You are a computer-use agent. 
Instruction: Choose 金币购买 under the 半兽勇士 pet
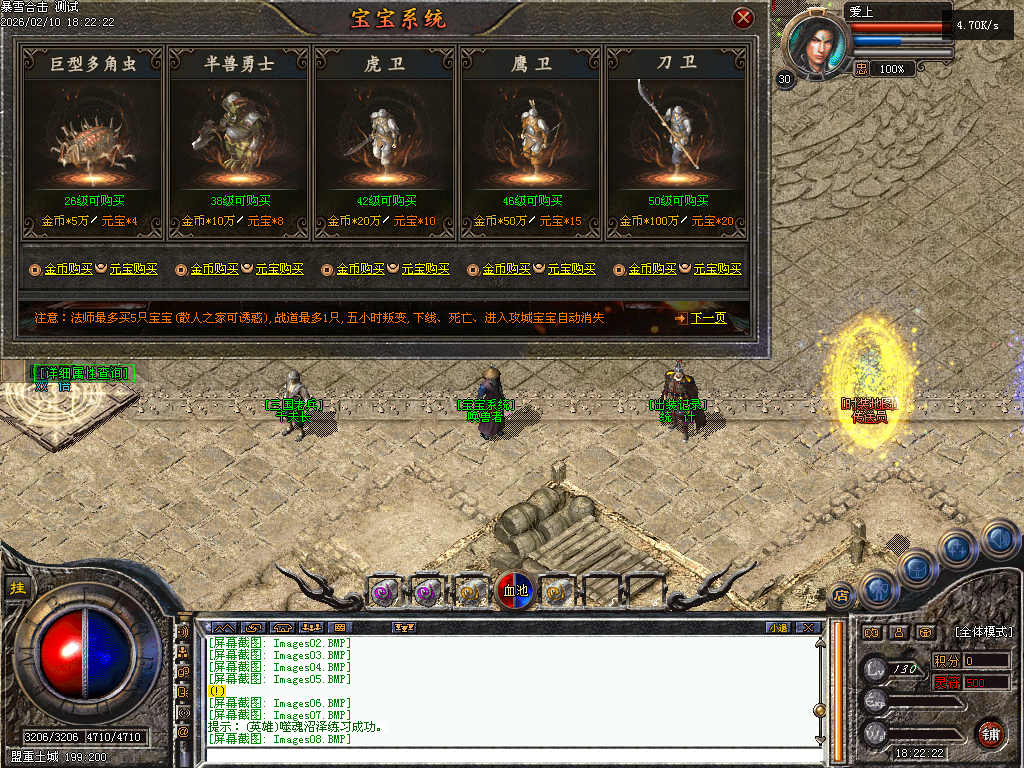click(214, 269)
